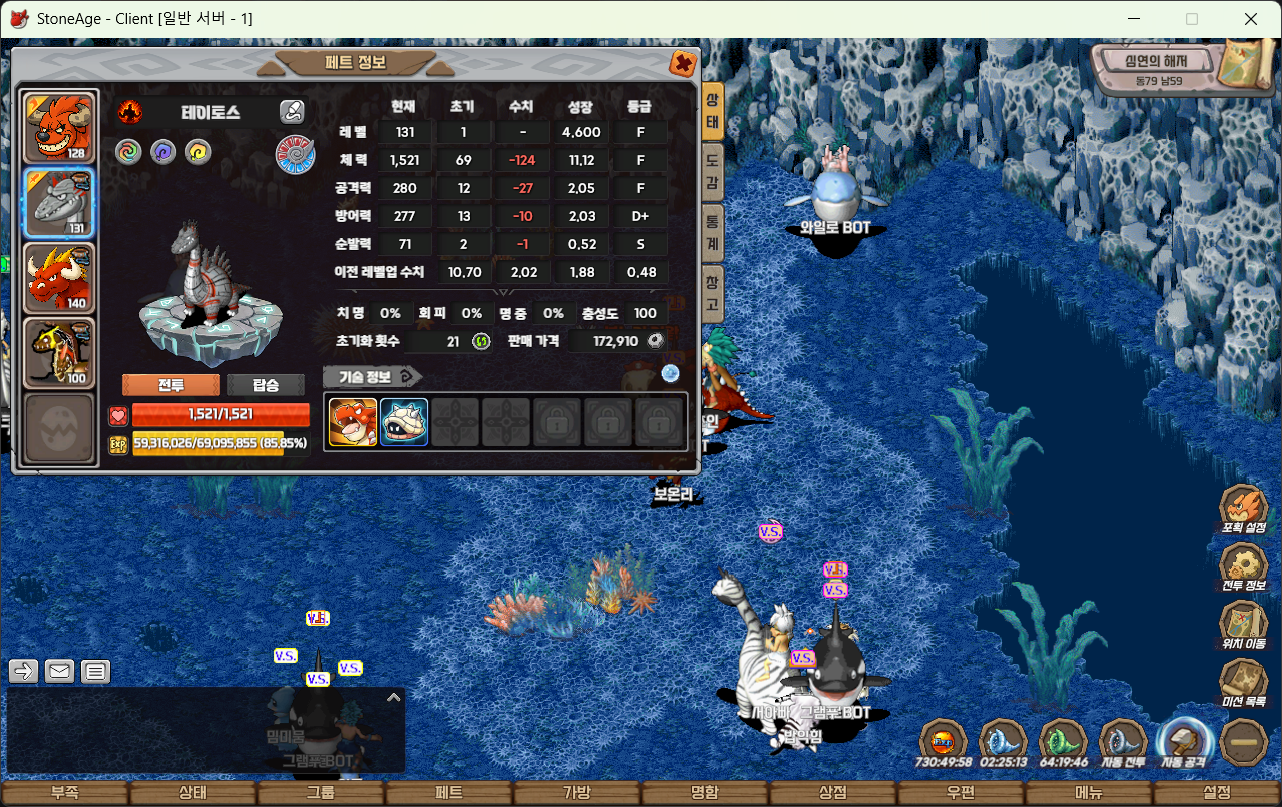Show the 미션 목록 mission list
This screenshot has height=807, width=1282.
[1244, 682]
